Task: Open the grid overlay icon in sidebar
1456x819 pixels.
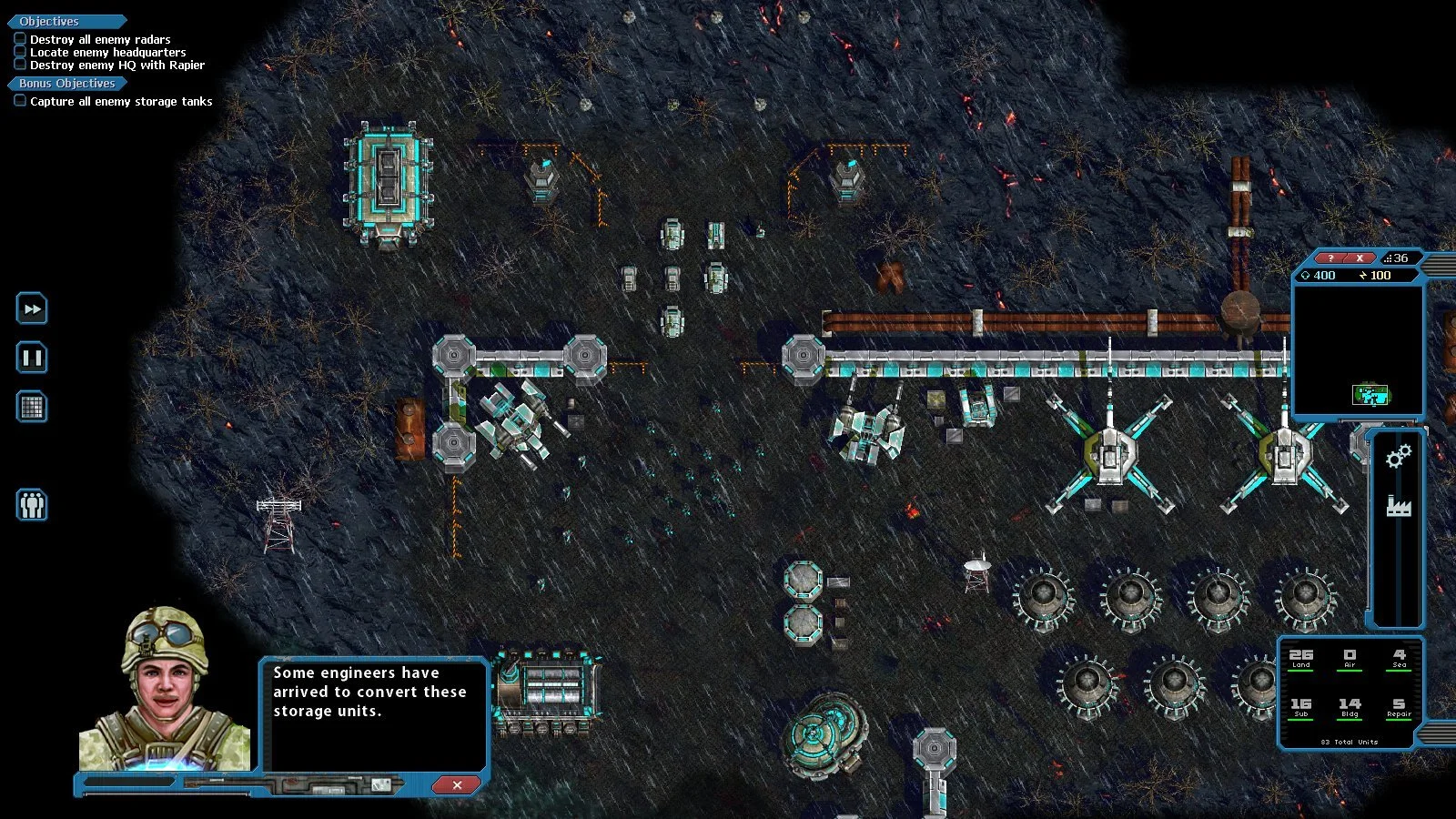Action: point(32,408)
